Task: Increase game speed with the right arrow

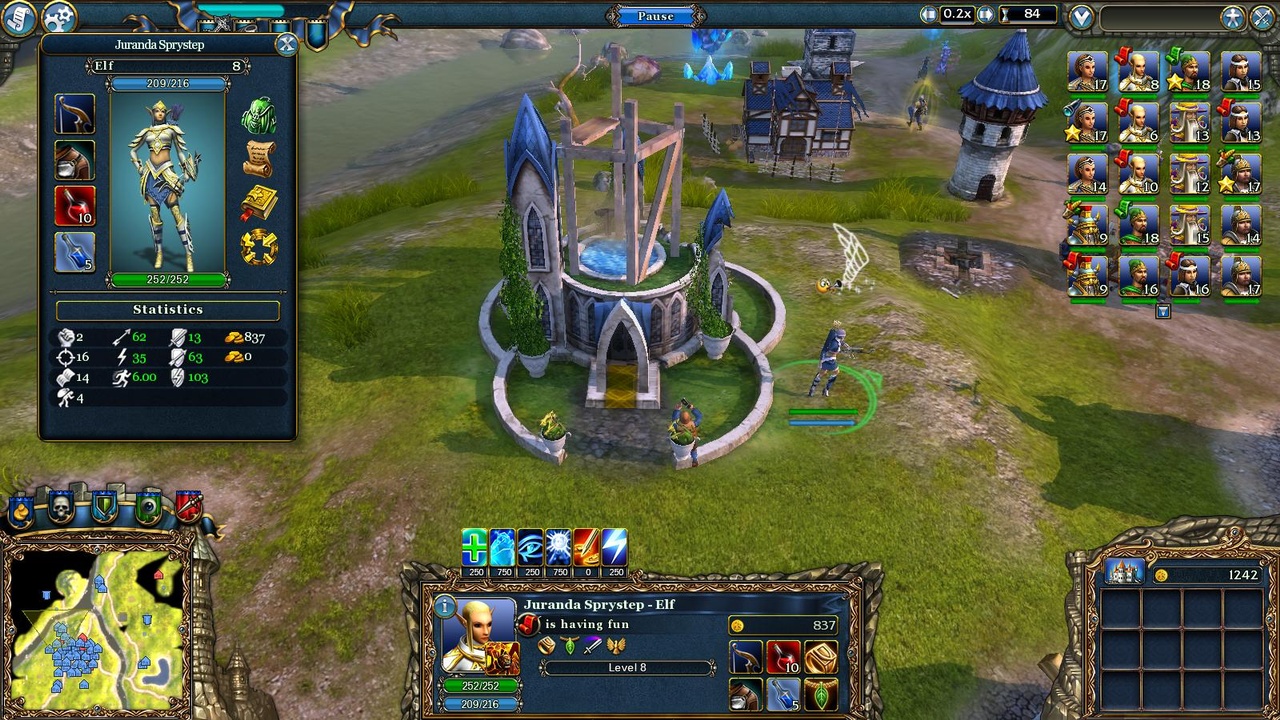Action: (984, 14)
